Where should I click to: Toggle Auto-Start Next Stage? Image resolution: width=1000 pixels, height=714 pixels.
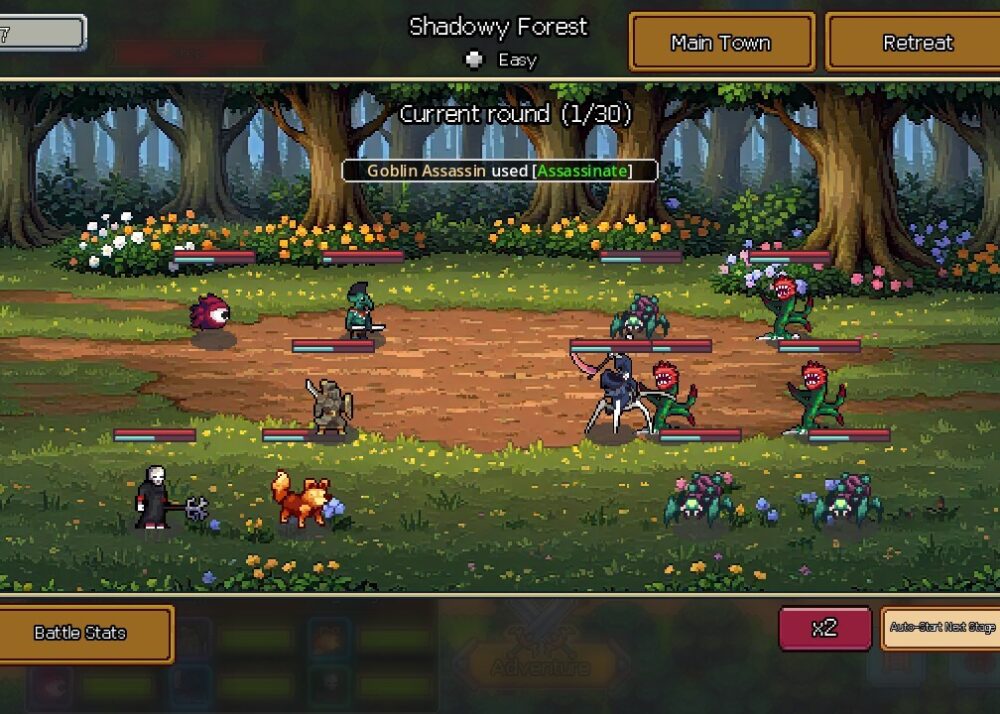[x=941, y=628]
